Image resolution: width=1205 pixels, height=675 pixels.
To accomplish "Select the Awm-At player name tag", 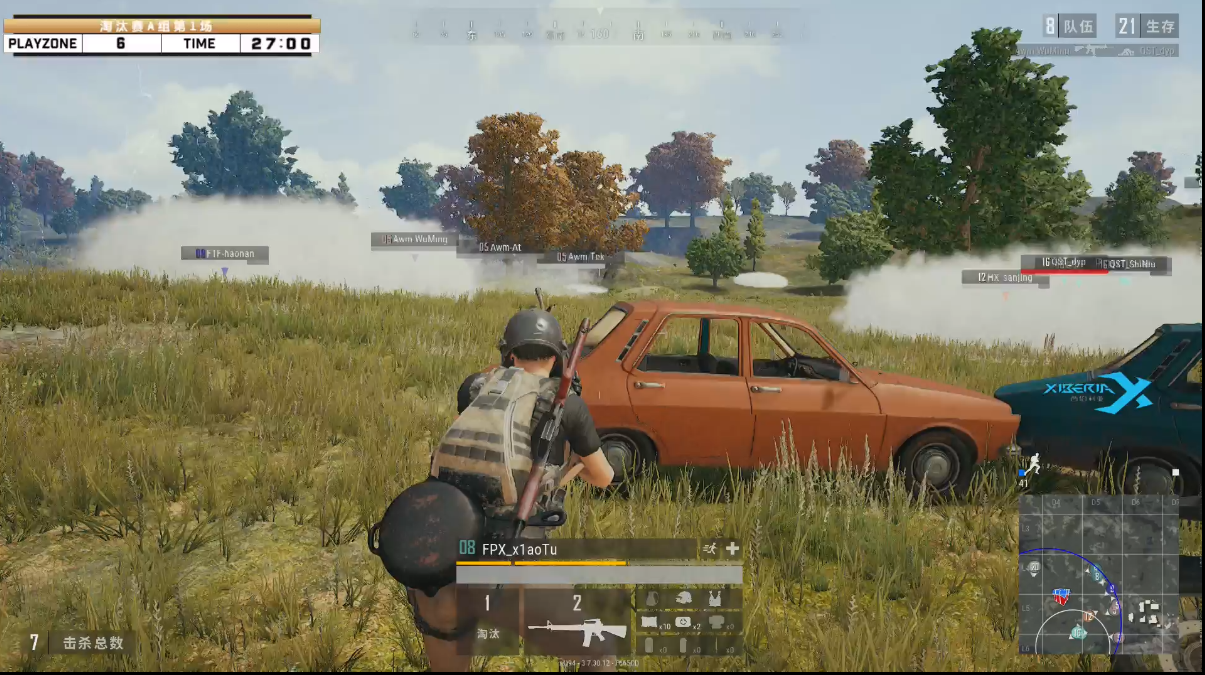I will pyautogui.click(x=499, y=247).
